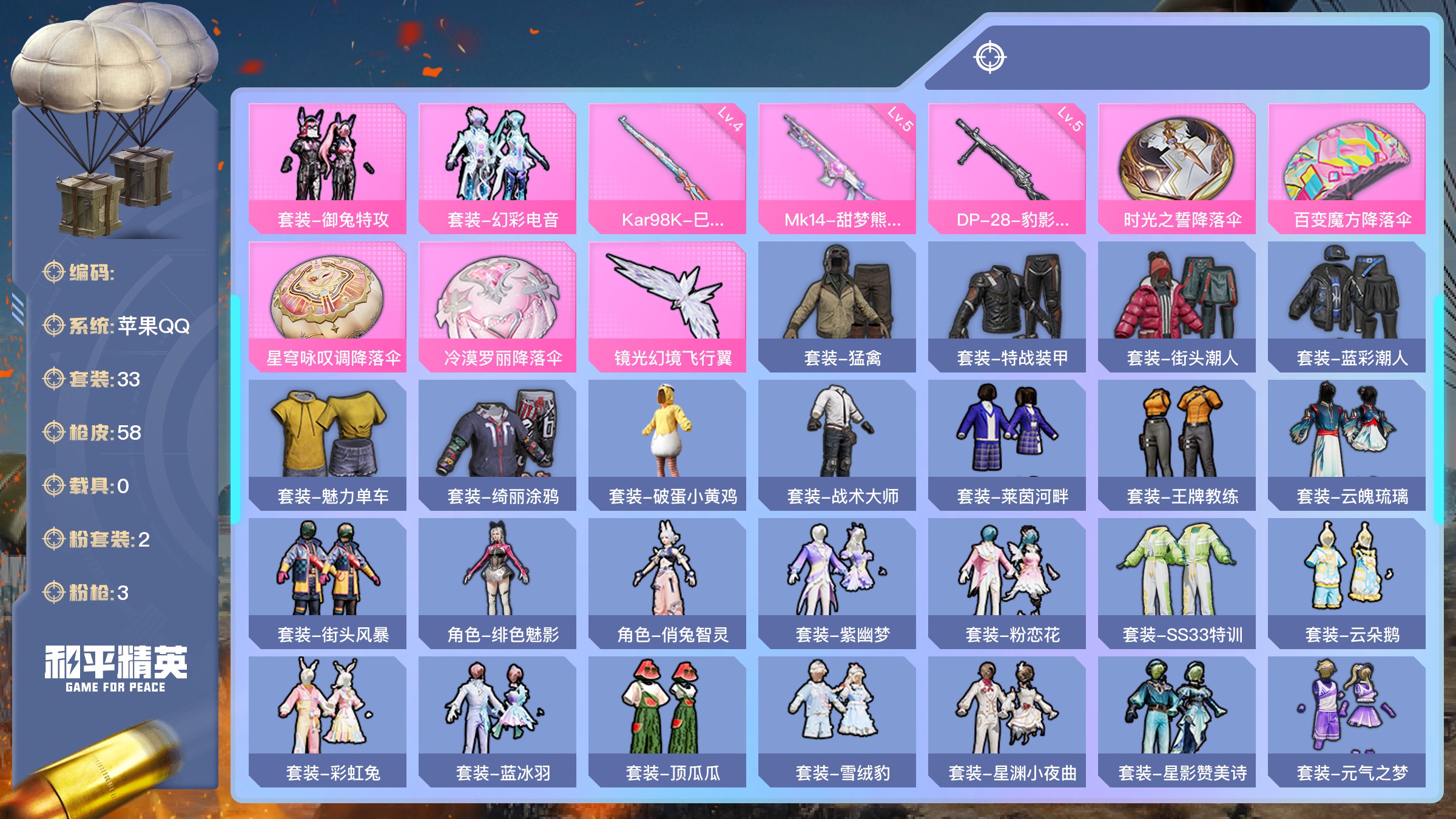Image resolution: width=1456 pixels, height=819 pixels.
Task: Select the 套装-元气之梦 purple outfit tile
Action: click(1347, 721)
